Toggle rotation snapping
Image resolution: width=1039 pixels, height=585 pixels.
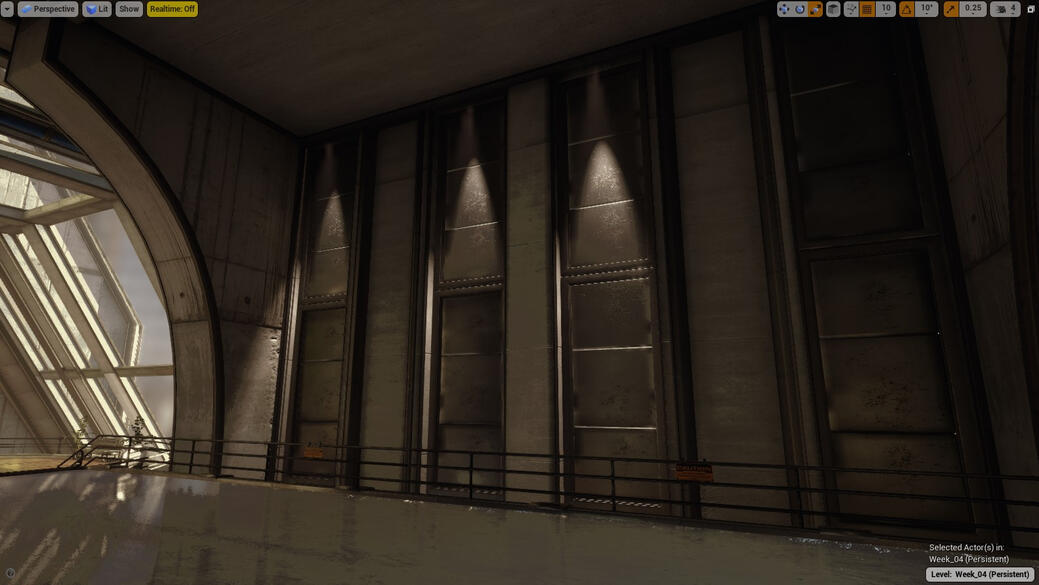(906, 9)
